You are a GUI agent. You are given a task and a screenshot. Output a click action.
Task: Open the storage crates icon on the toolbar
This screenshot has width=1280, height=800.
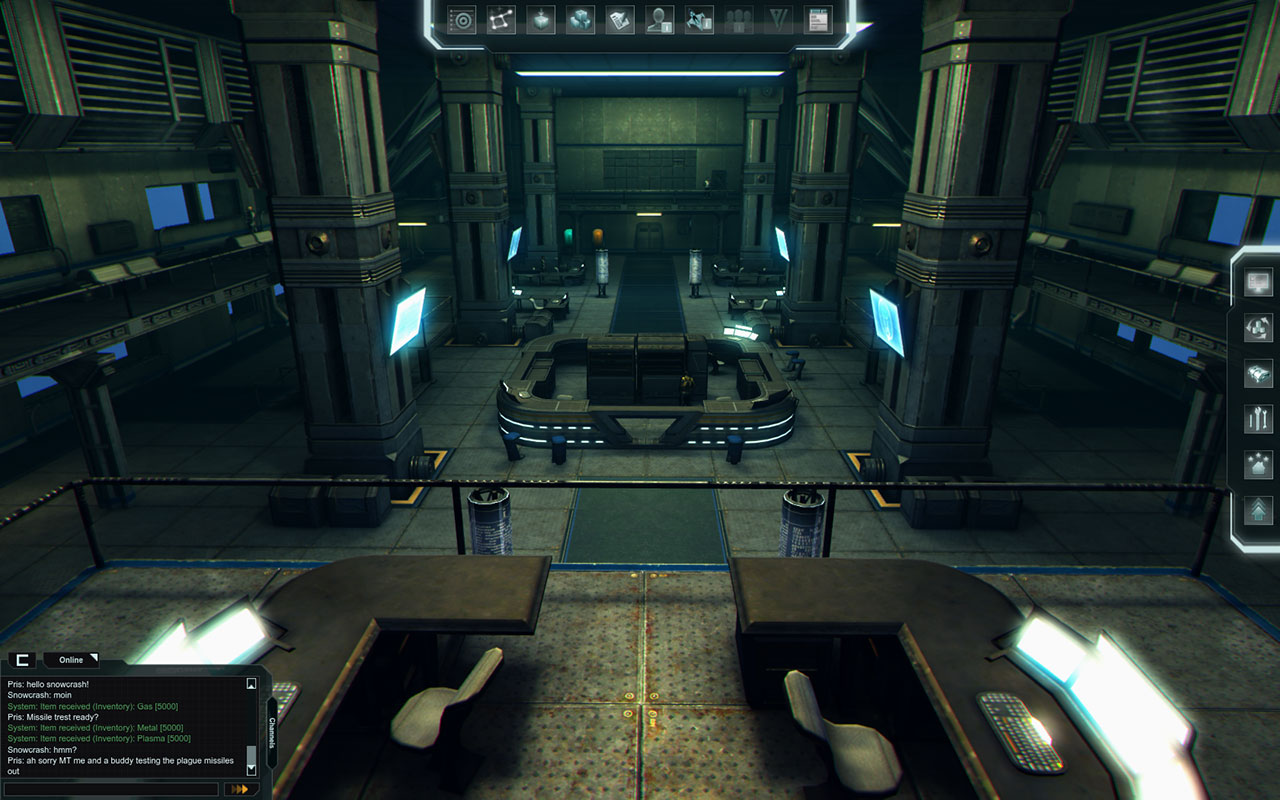[x=580, y=20]
